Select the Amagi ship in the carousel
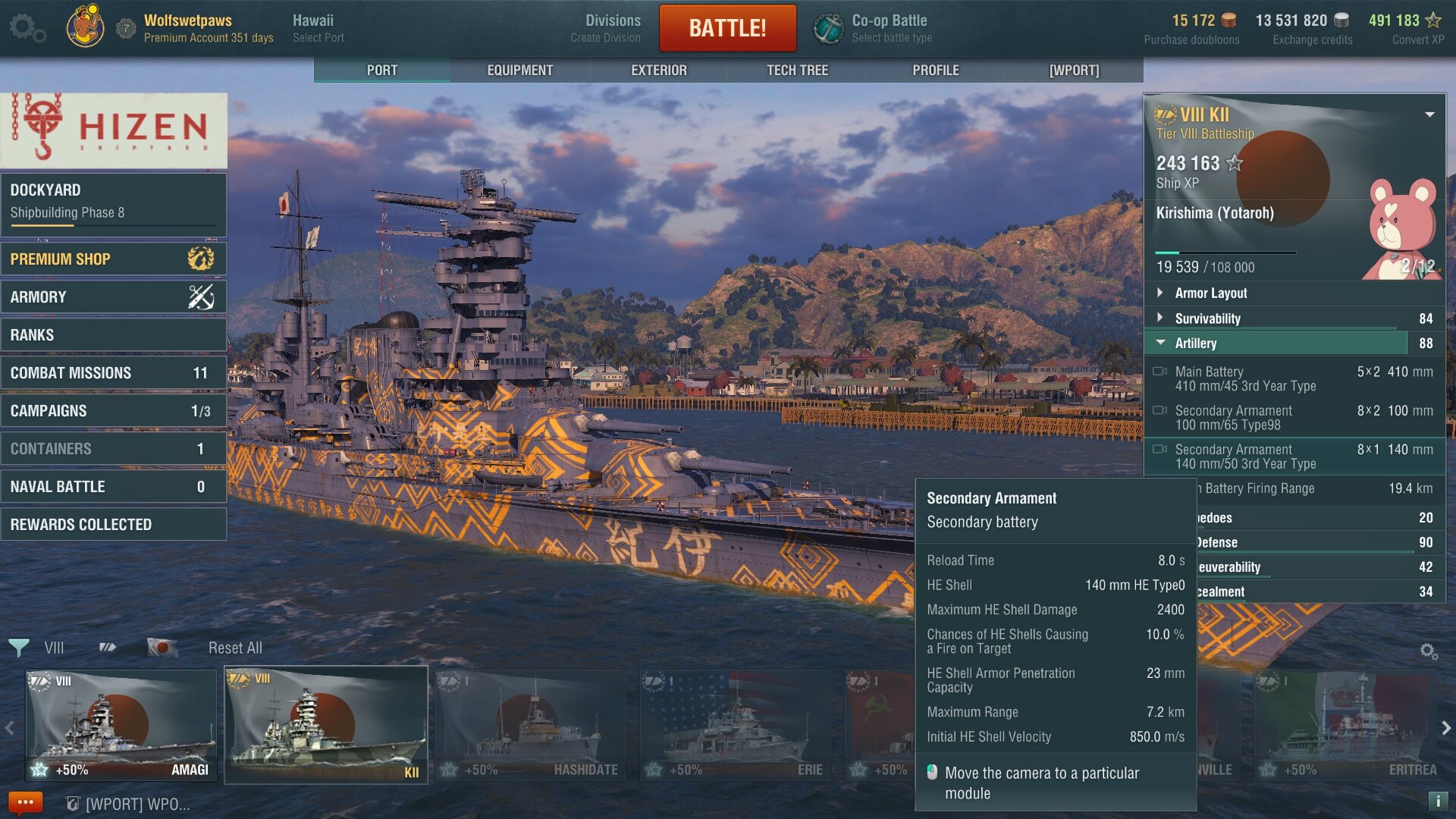1456x819 pixels. [121, 725]
